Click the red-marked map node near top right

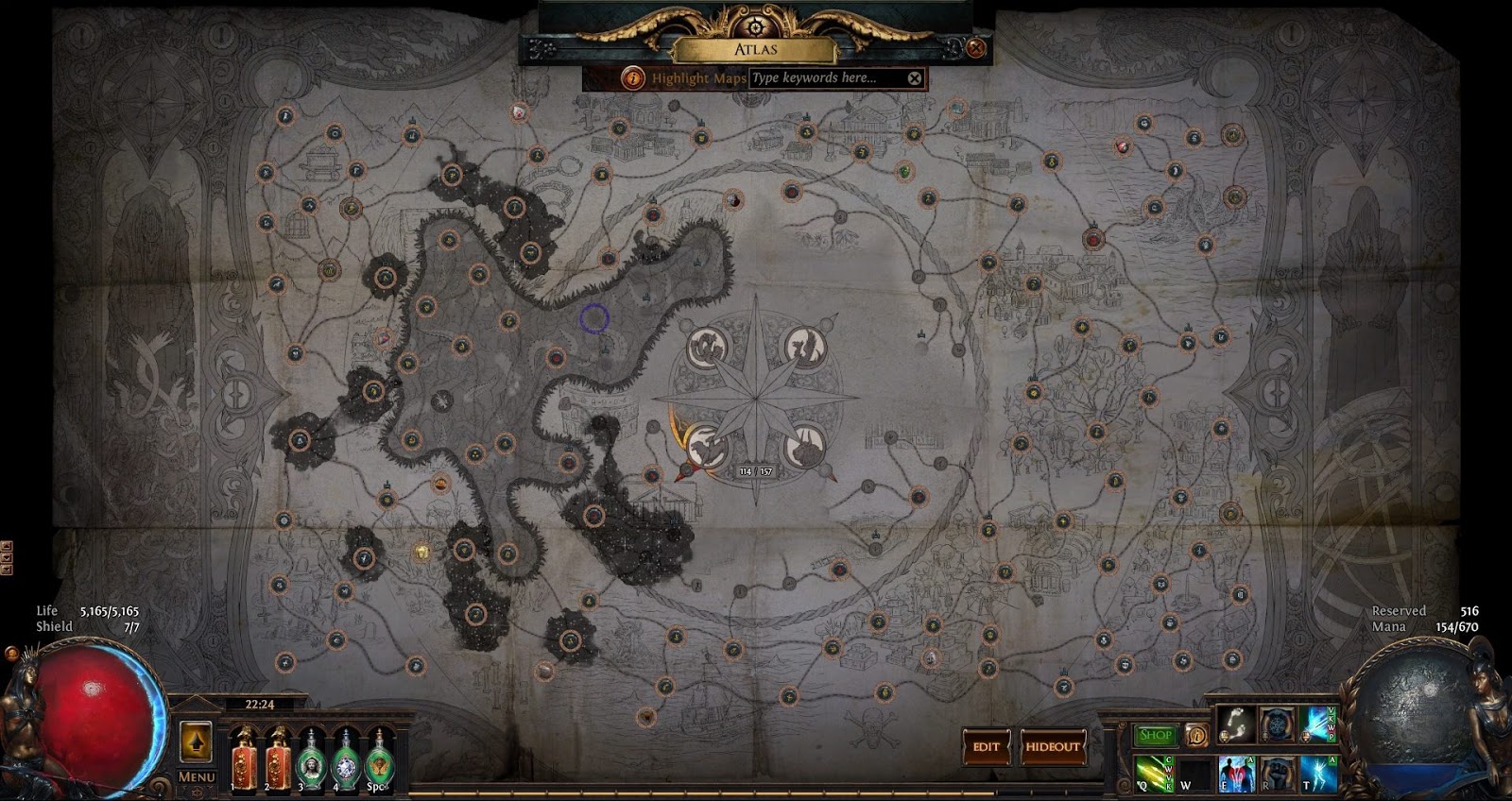point(1122,147)
